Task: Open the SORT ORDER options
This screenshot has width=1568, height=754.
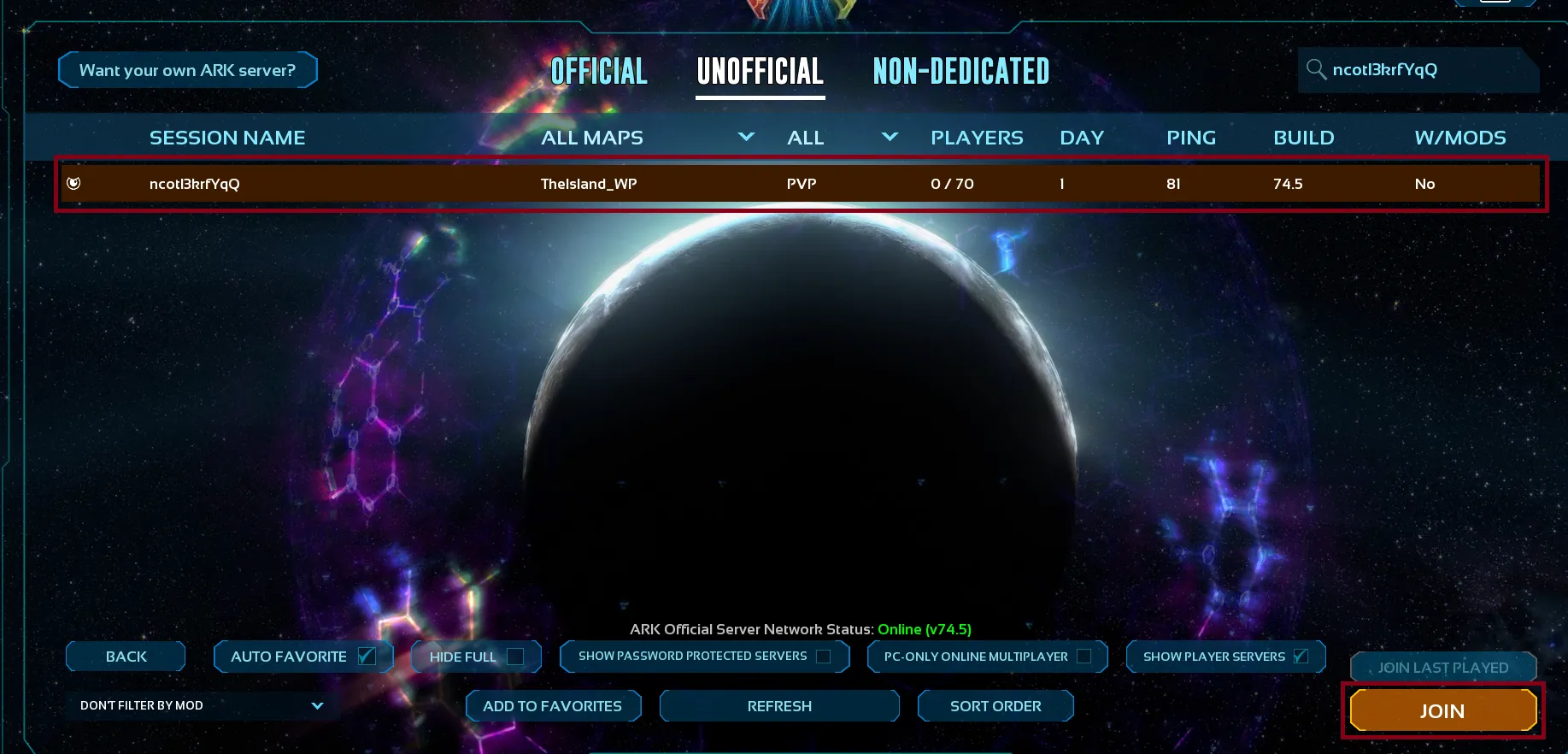Action: (995, 705)
